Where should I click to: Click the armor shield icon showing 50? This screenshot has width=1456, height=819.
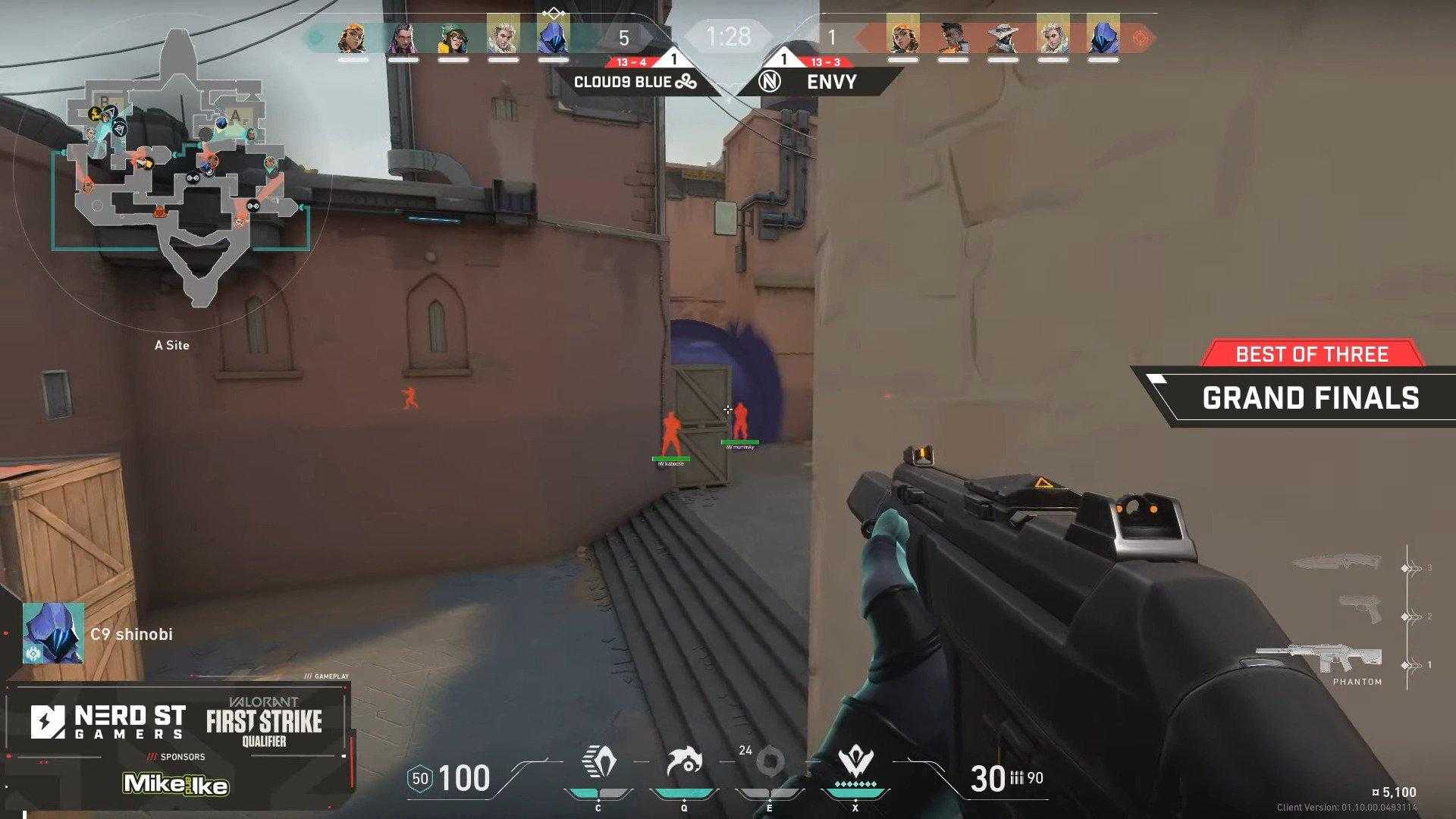coord(420,777)
